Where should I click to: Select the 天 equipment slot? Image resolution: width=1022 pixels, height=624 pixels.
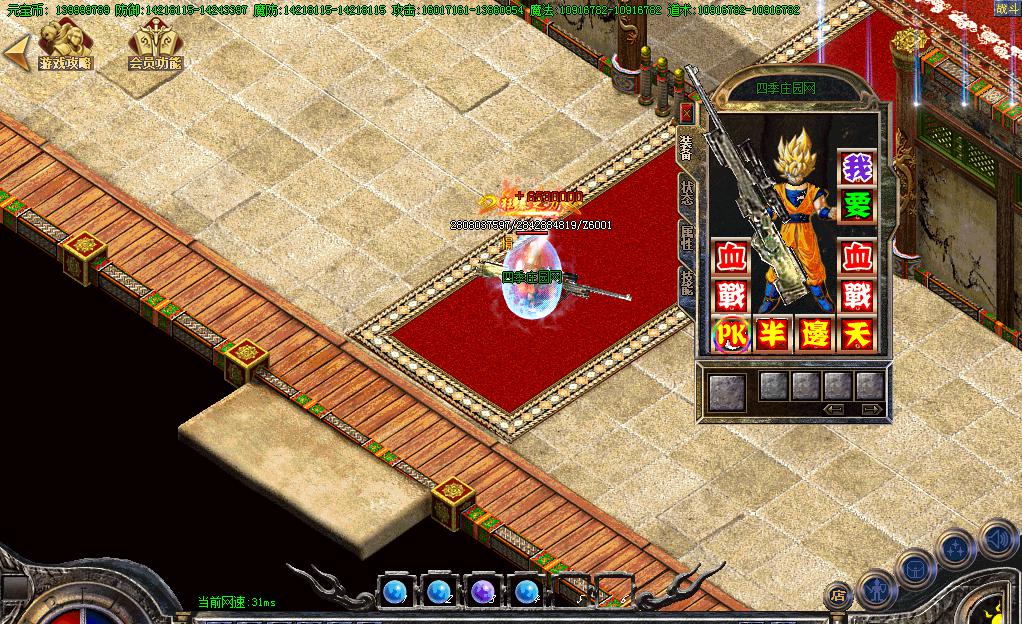coord(857,334)
